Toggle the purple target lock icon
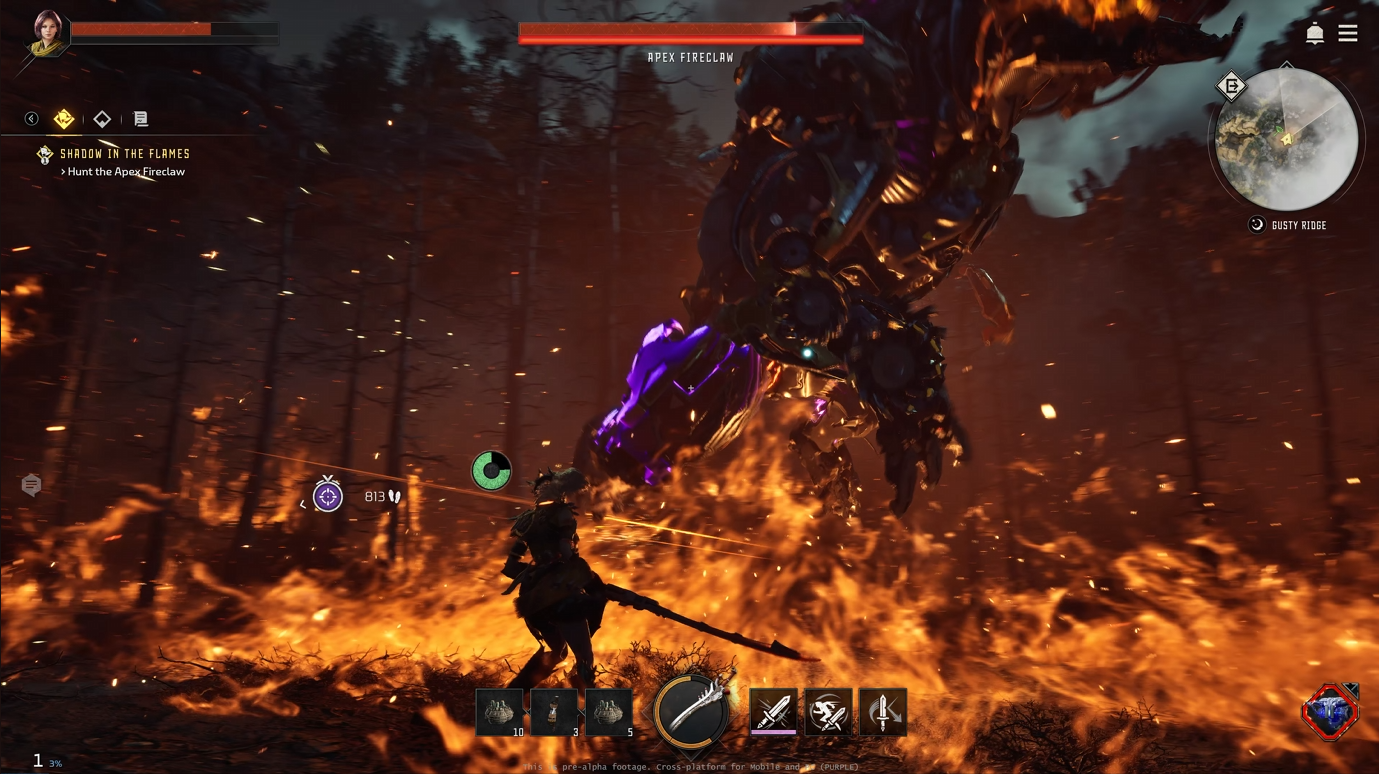The height and width of the screenshot is (774, 1379). click(328, 496)
